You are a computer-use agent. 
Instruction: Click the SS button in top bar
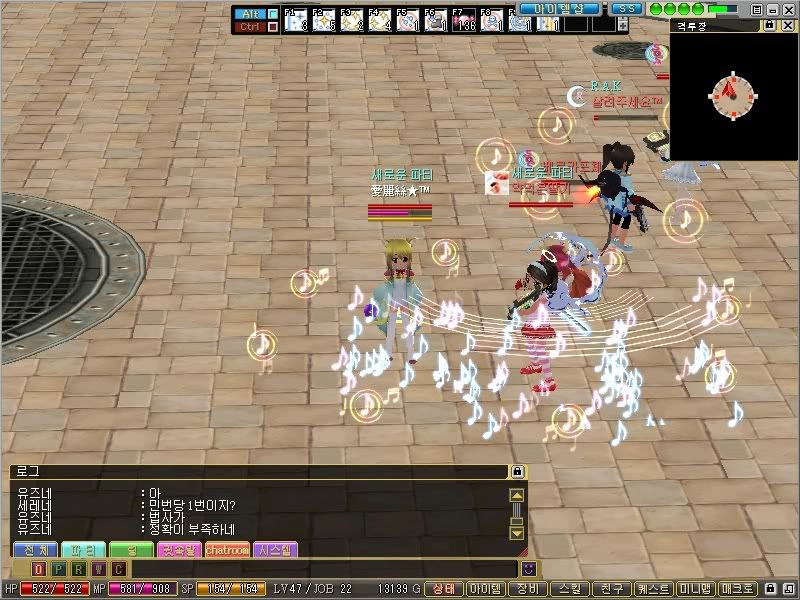click(626, 9)
